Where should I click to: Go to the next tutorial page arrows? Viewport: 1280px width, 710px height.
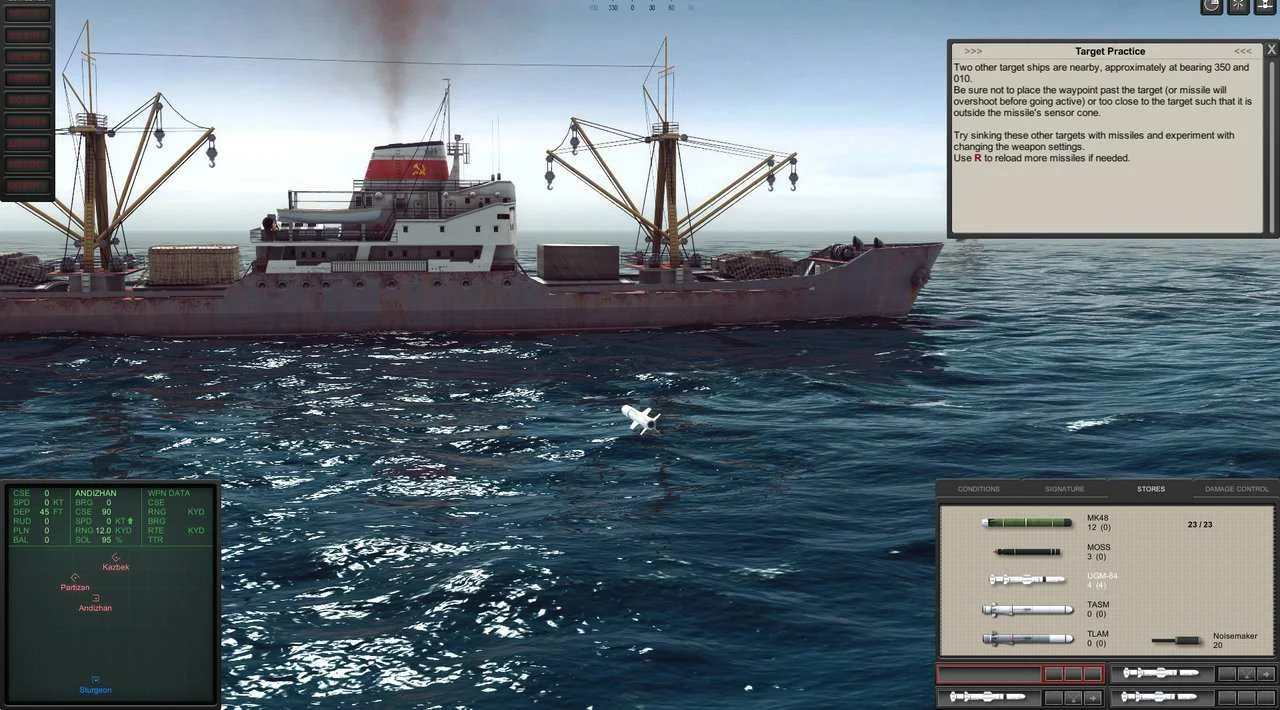pyautogui.click(x=1242, y=51)
